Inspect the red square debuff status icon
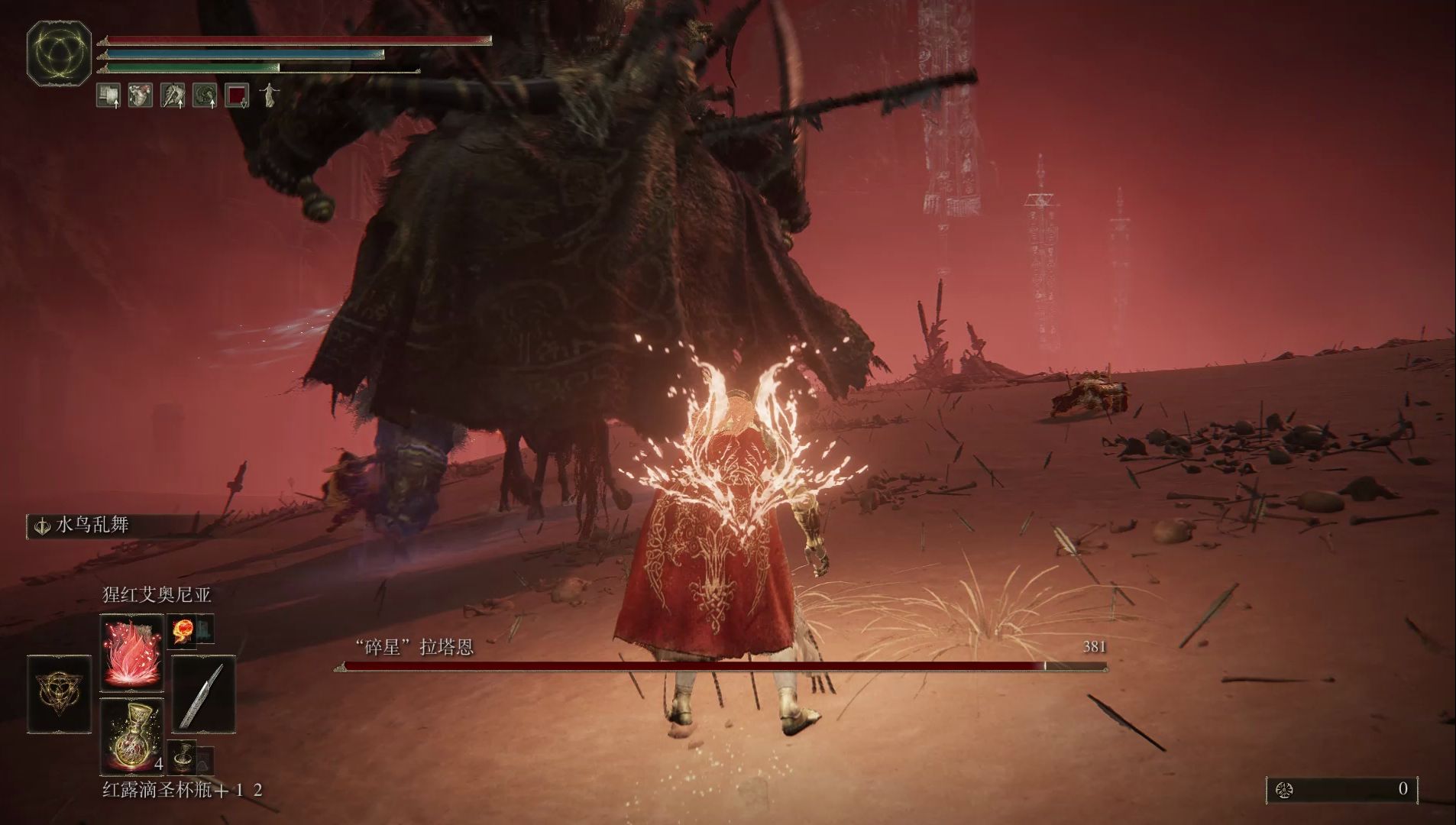 (237, 95)
